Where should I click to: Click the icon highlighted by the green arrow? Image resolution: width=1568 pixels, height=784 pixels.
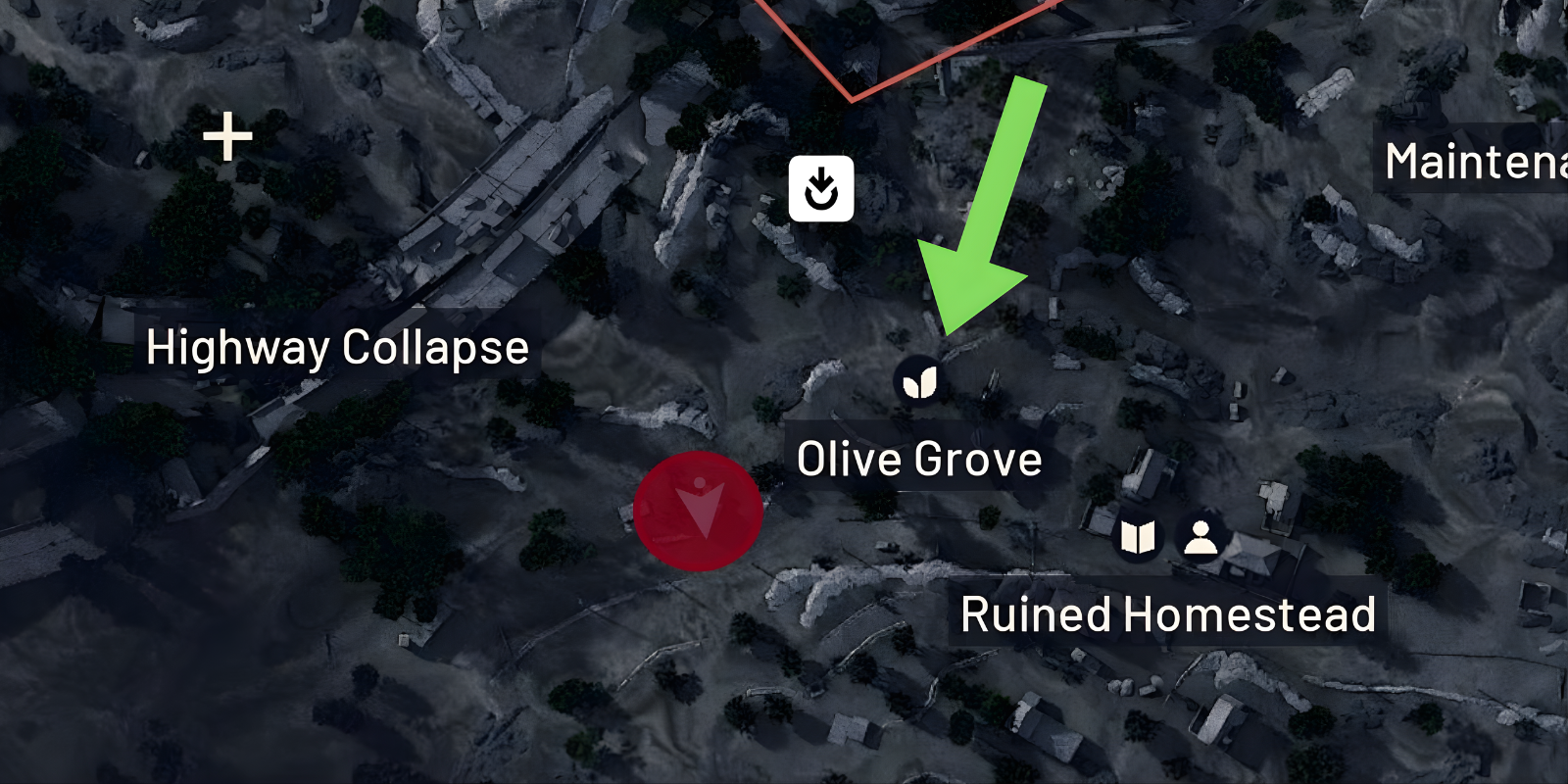pyautogui.click(x=919, y=382)
